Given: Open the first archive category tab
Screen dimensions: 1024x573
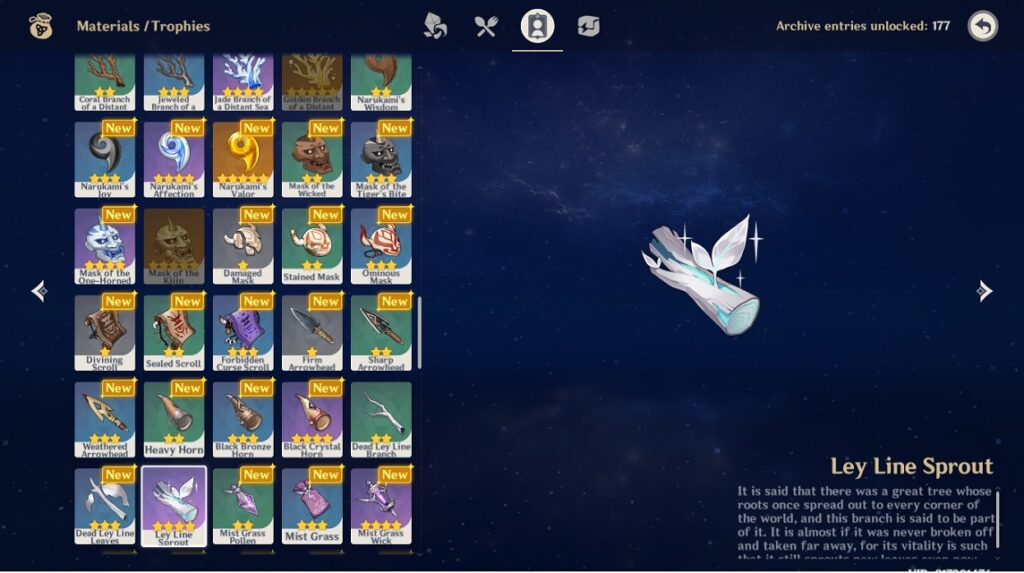Looking at the screenshot, I should 435,26.
